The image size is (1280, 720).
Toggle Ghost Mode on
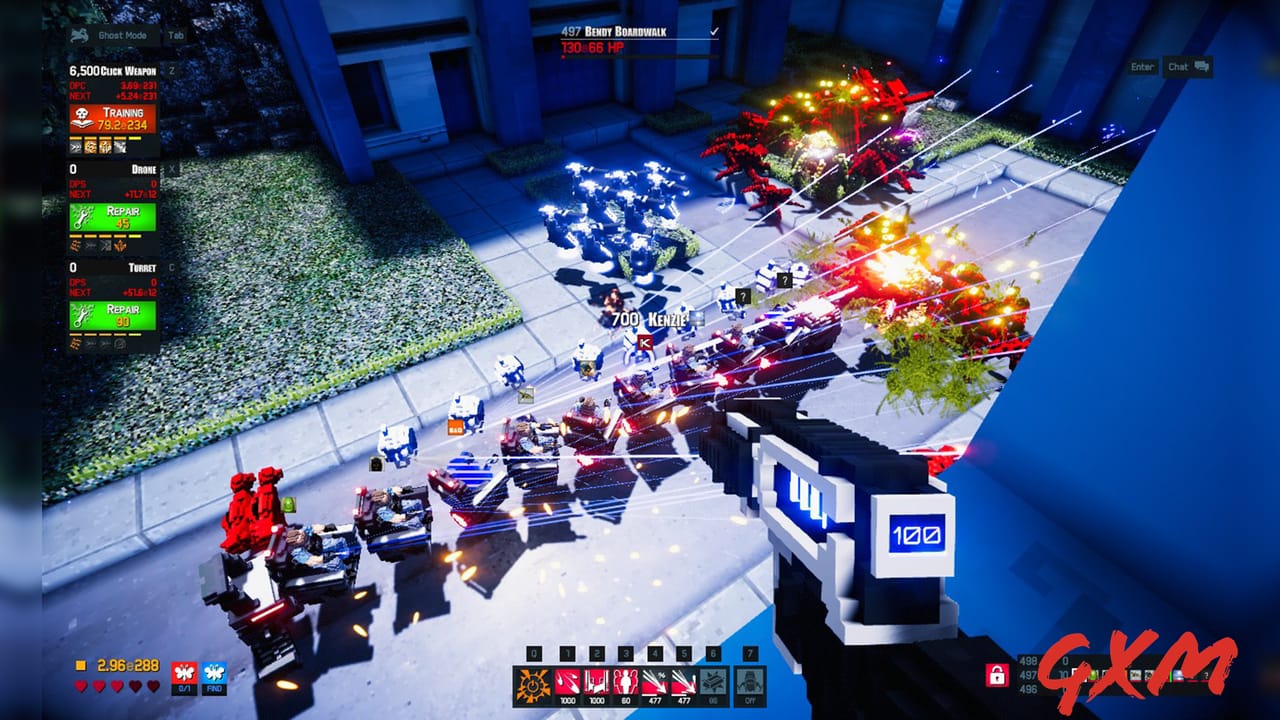point(122,35)
